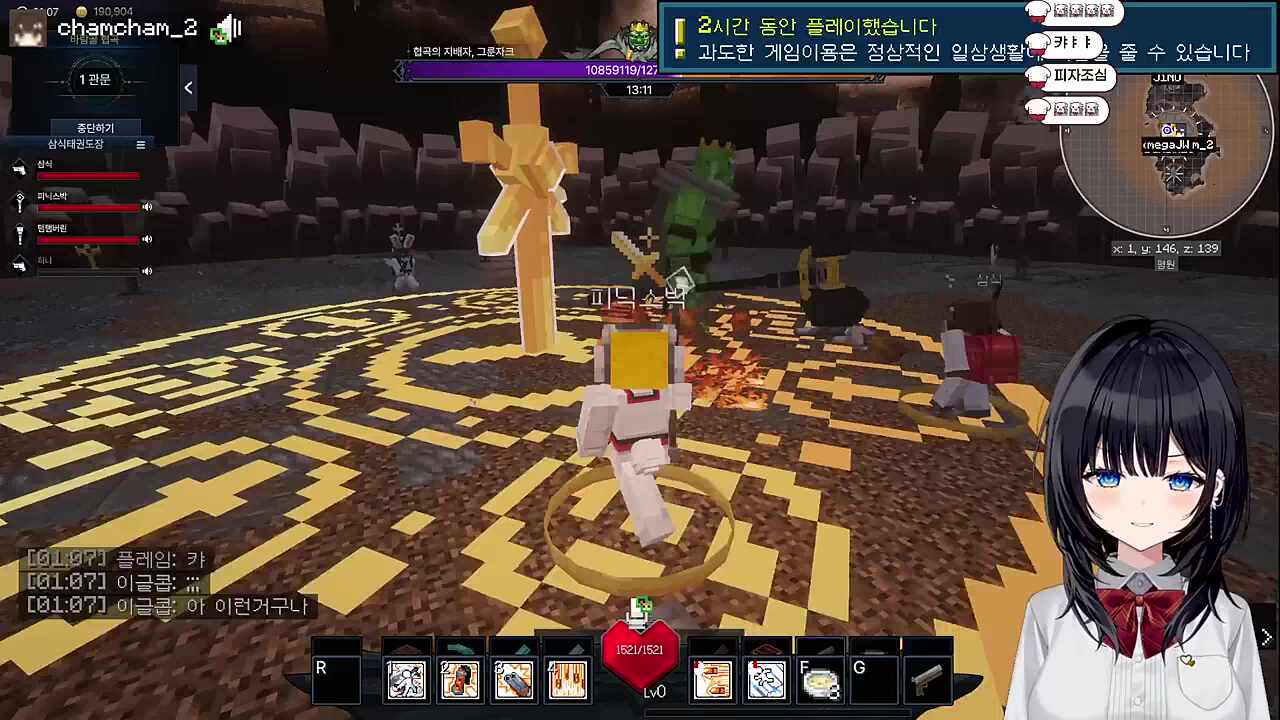Click the flashlight class icon beside 텀탬버린

coord(20,233)
